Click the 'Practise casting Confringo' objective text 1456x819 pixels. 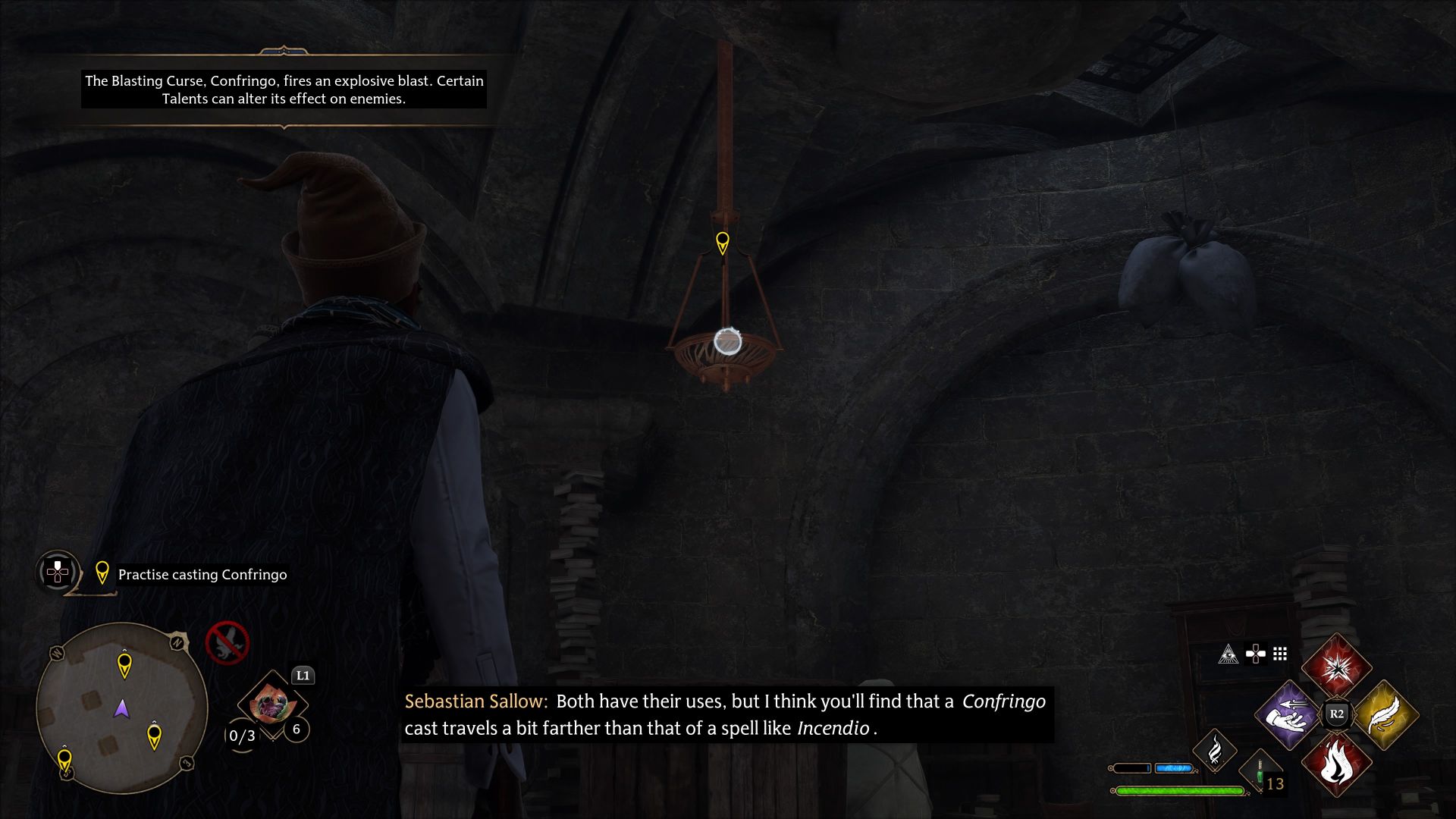[201, 575]
